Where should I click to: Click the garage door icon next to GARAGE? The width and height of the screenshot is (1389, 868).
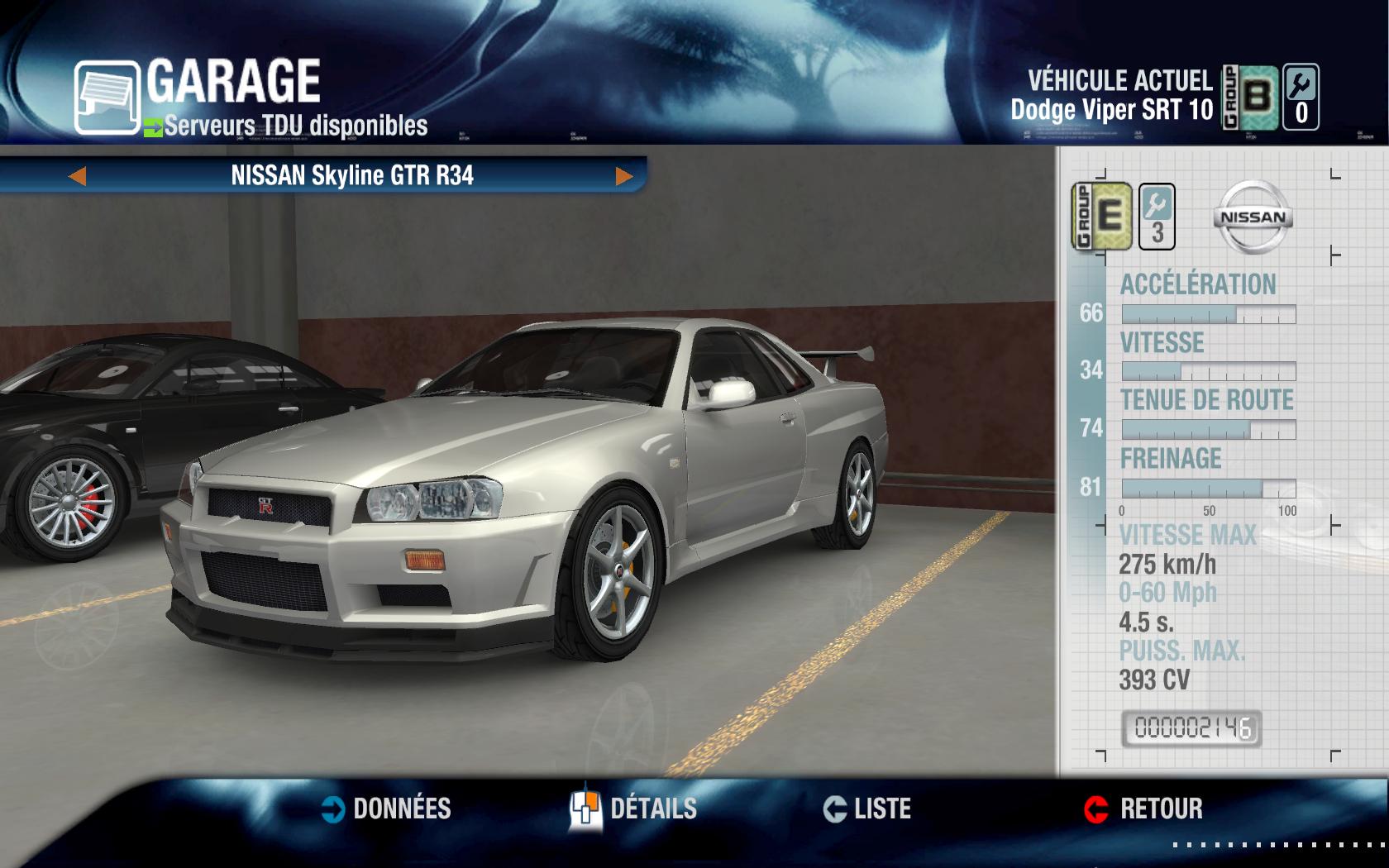coord(107,91)
